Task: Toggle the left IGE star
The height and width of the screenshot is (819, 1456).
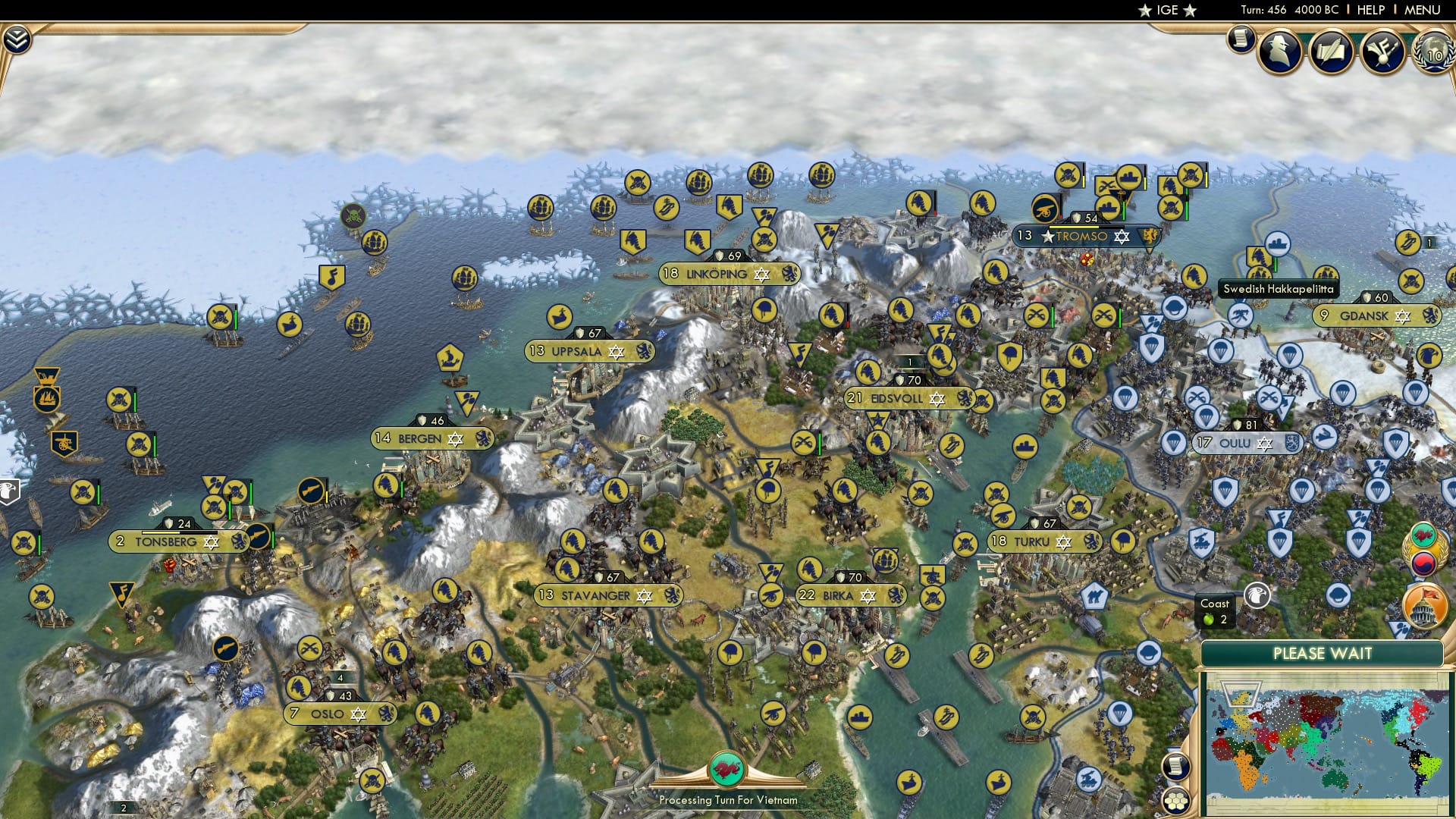Action: (1146, 11)
